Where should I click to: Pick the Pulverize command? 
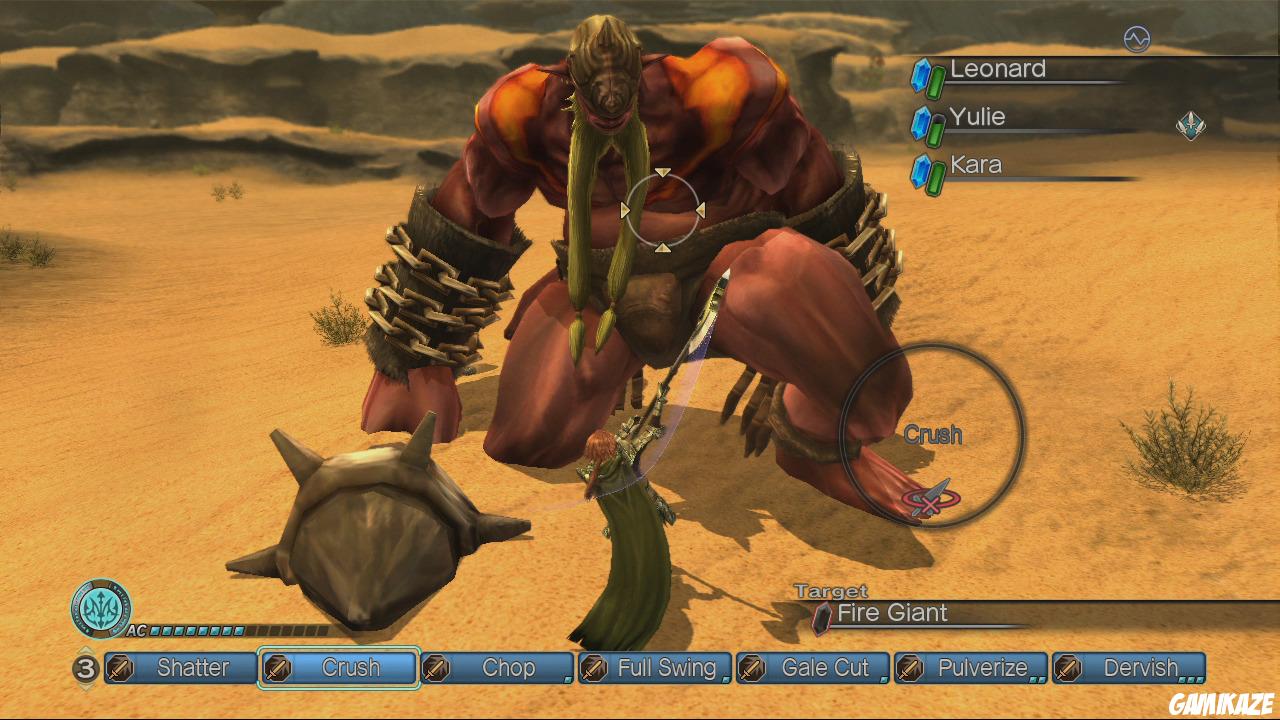click(971, 668)
